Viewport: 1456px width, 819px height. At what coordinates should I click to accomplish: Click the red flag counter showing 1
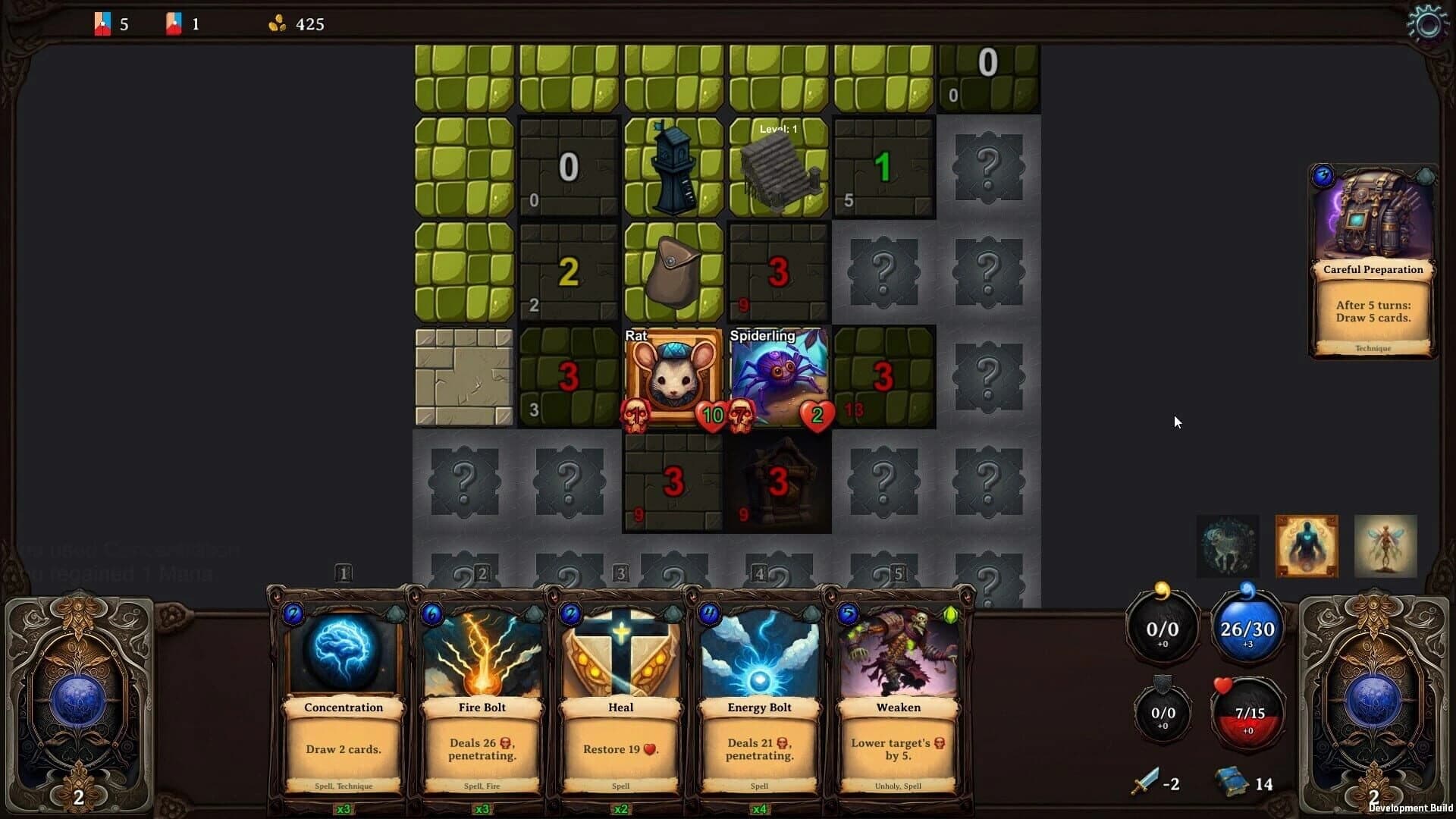[x=182, y=24]
